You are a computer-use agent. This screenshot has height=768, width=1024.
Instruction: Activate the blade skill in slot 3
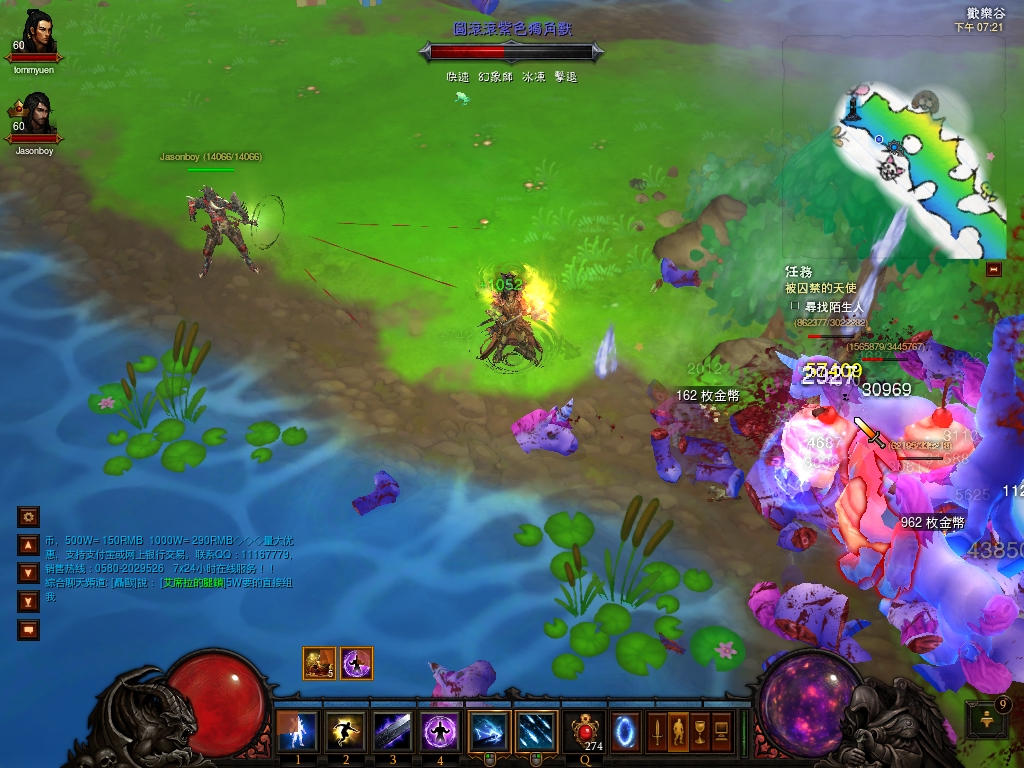[x=393, y=732]
